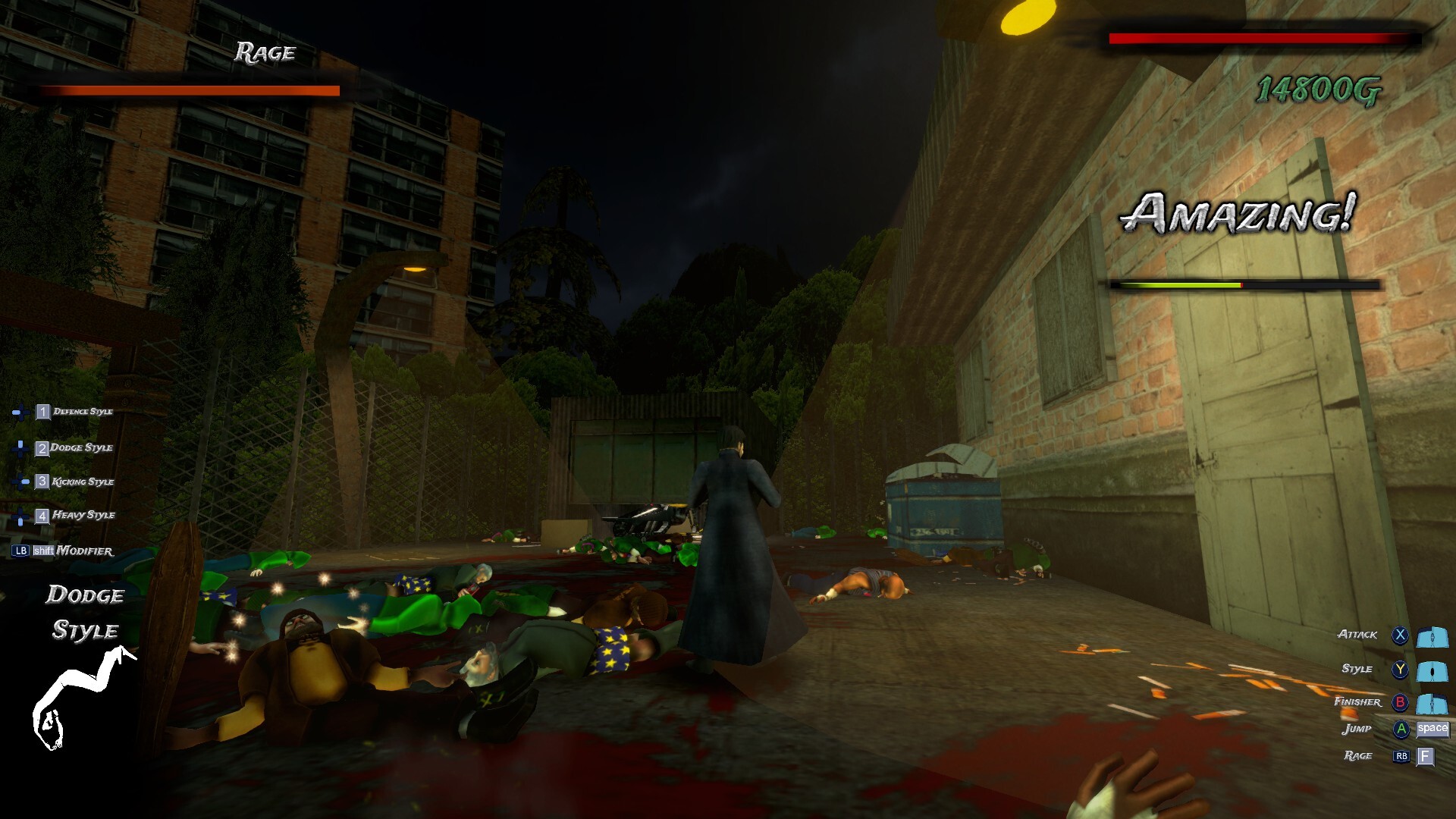Click the RB Rage button icon
The height and width of the screenshot is (819, 1456).
[x=1400, y=756]
